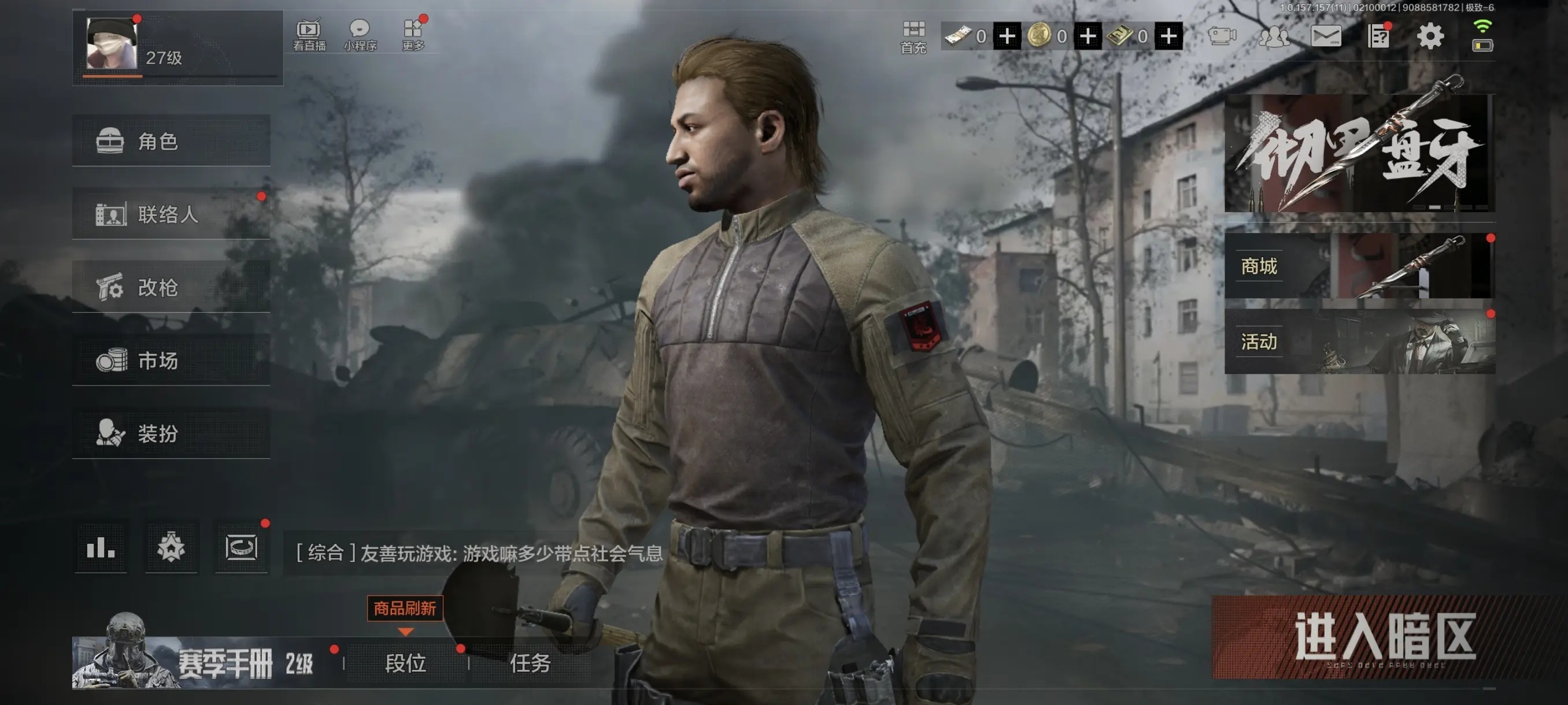Open the 首充 first recharge offer

[x=913, y=36]
